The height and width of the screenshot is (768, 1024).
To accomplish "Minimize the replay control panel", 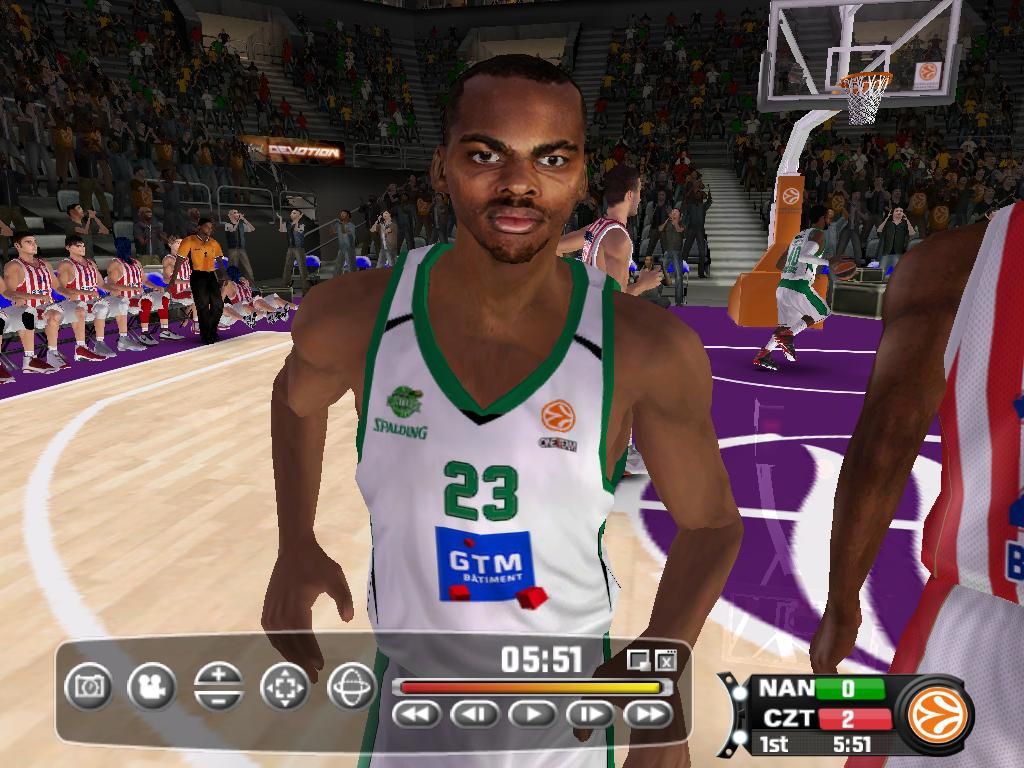I will 637,660.
